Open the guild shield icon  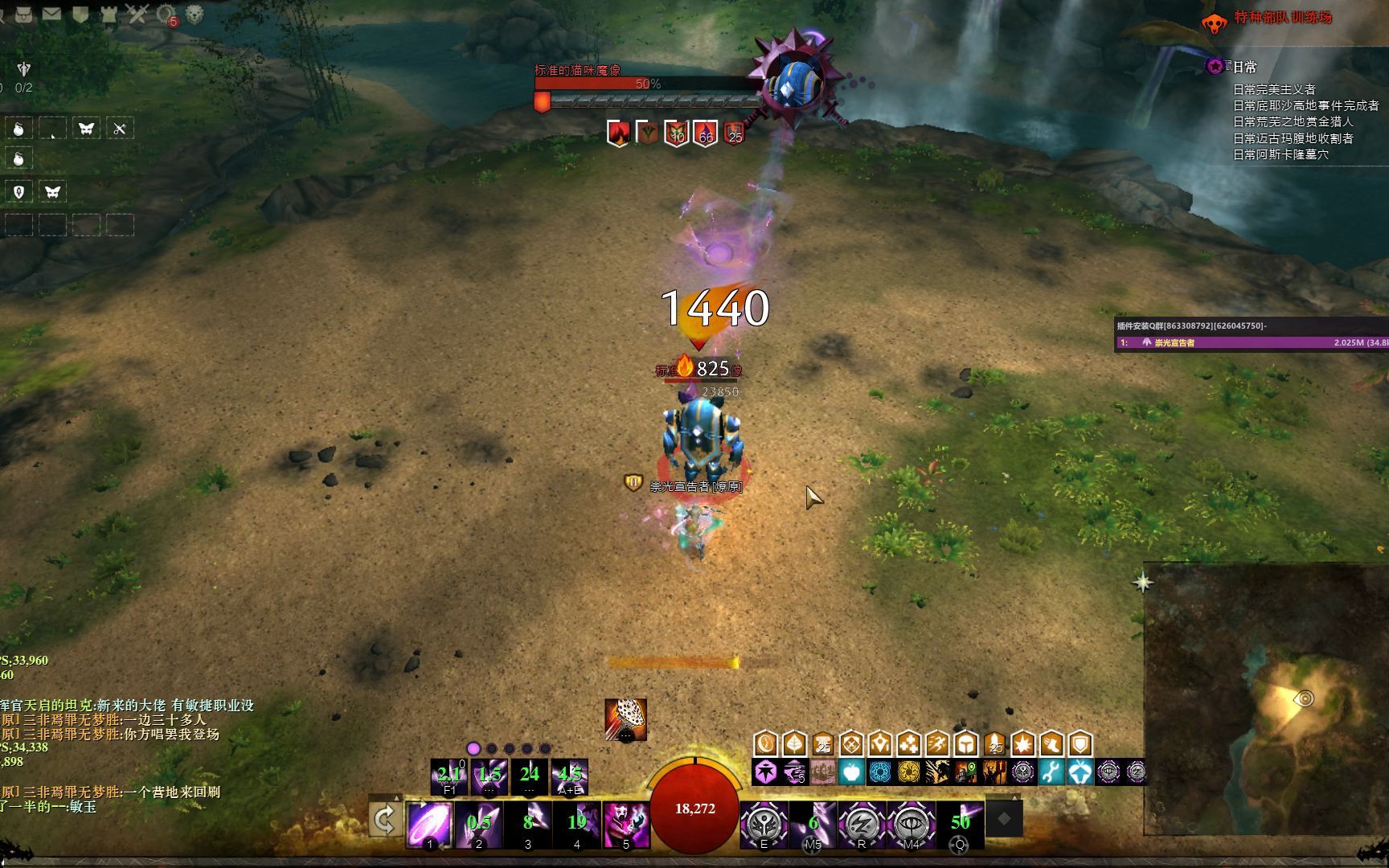pyautogui.click(x=80, y=14)
